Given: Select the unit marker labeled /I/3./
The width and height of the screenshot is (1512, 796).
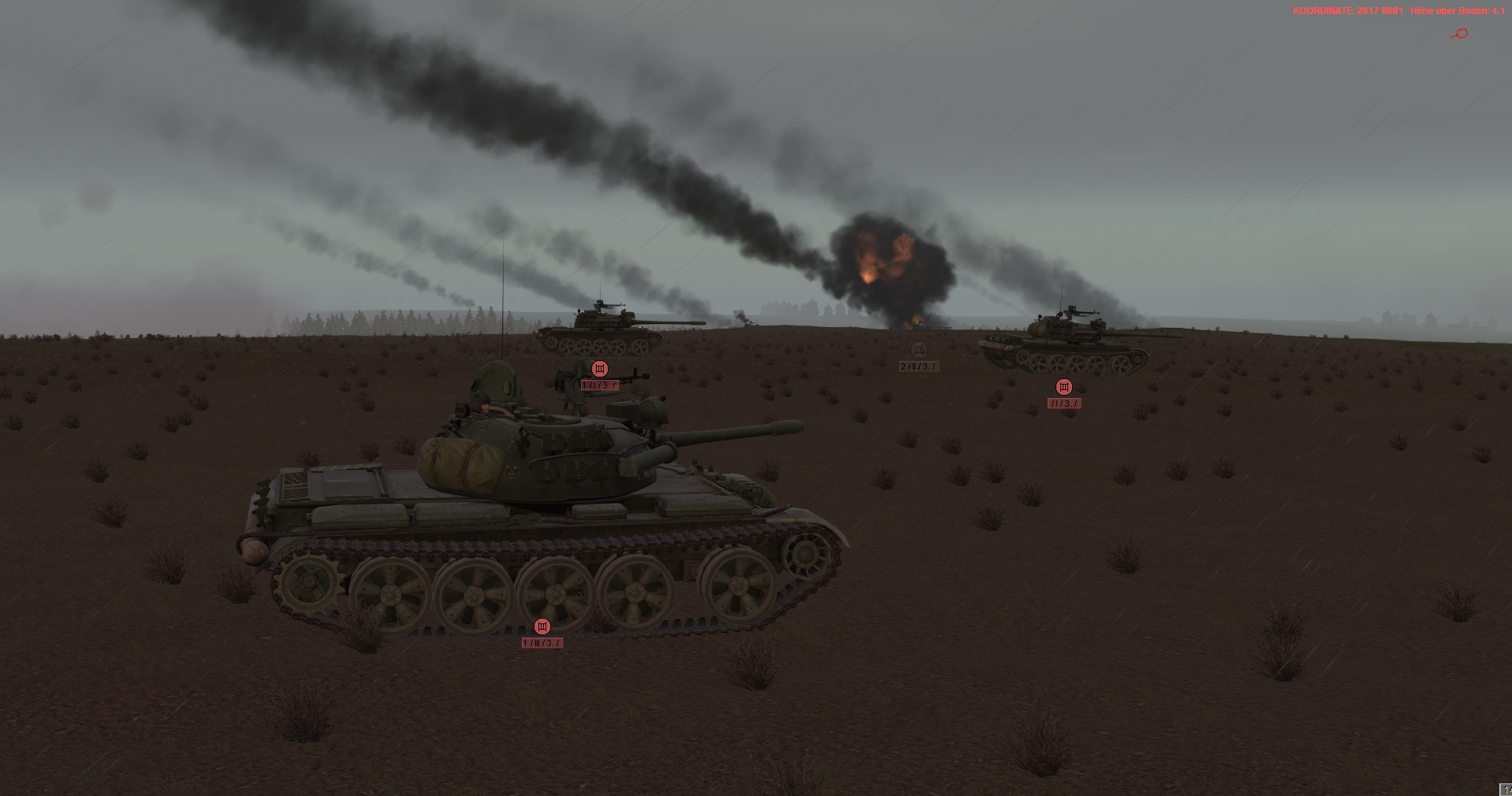Looking at the screenshot, I should pyautogui.click(x=1064, y=387).
